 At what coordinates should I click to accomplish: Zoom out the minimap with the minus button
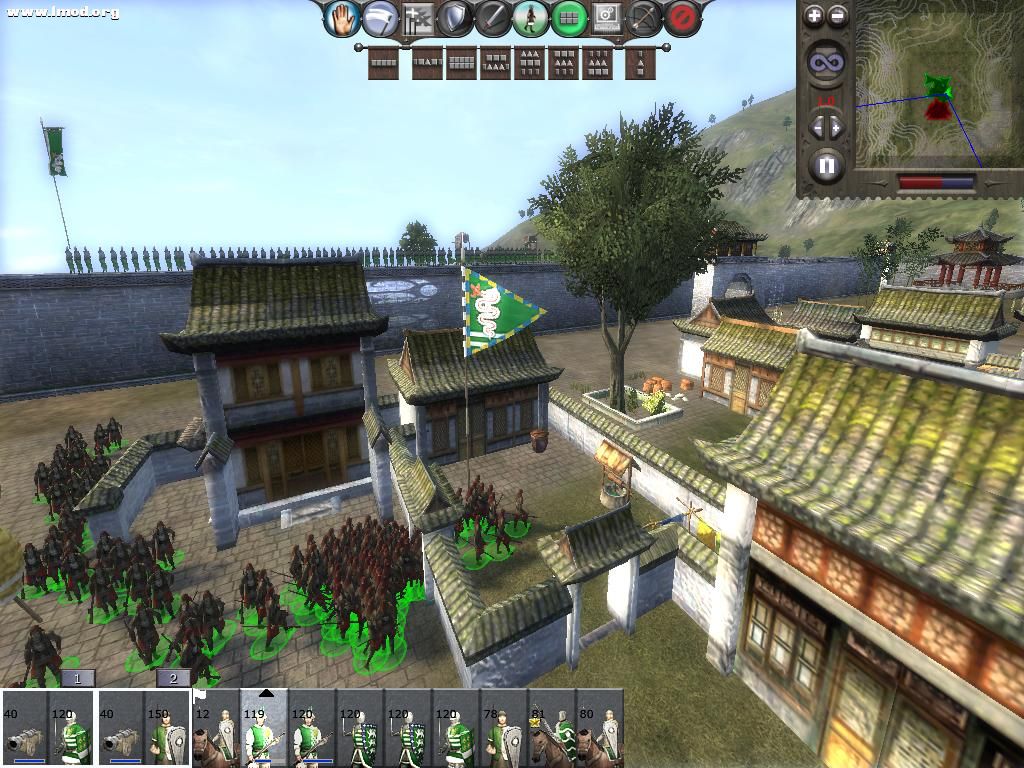[838, 15]
